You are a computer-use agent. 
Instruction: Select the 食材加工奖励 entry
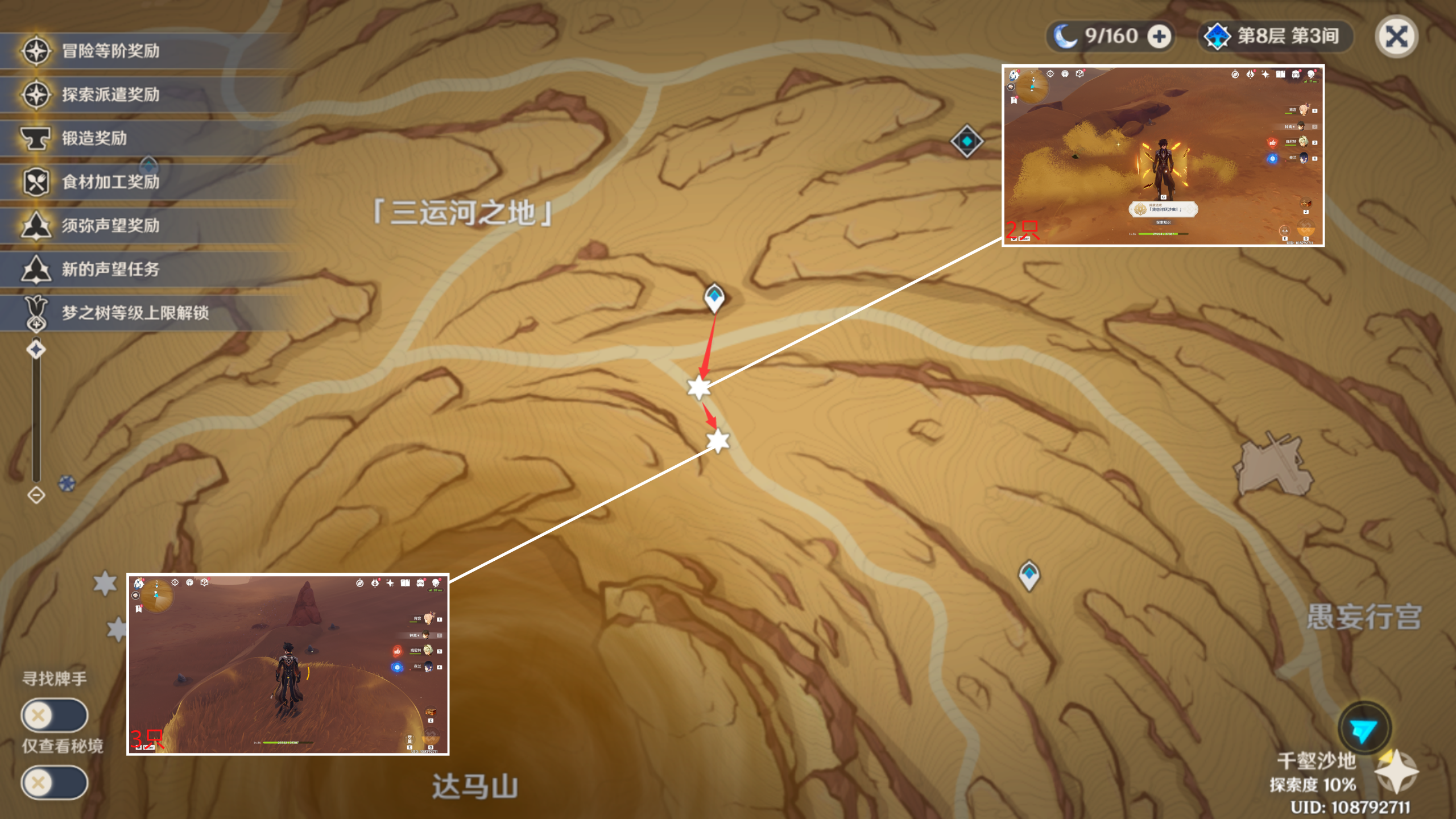pos(111,182)
